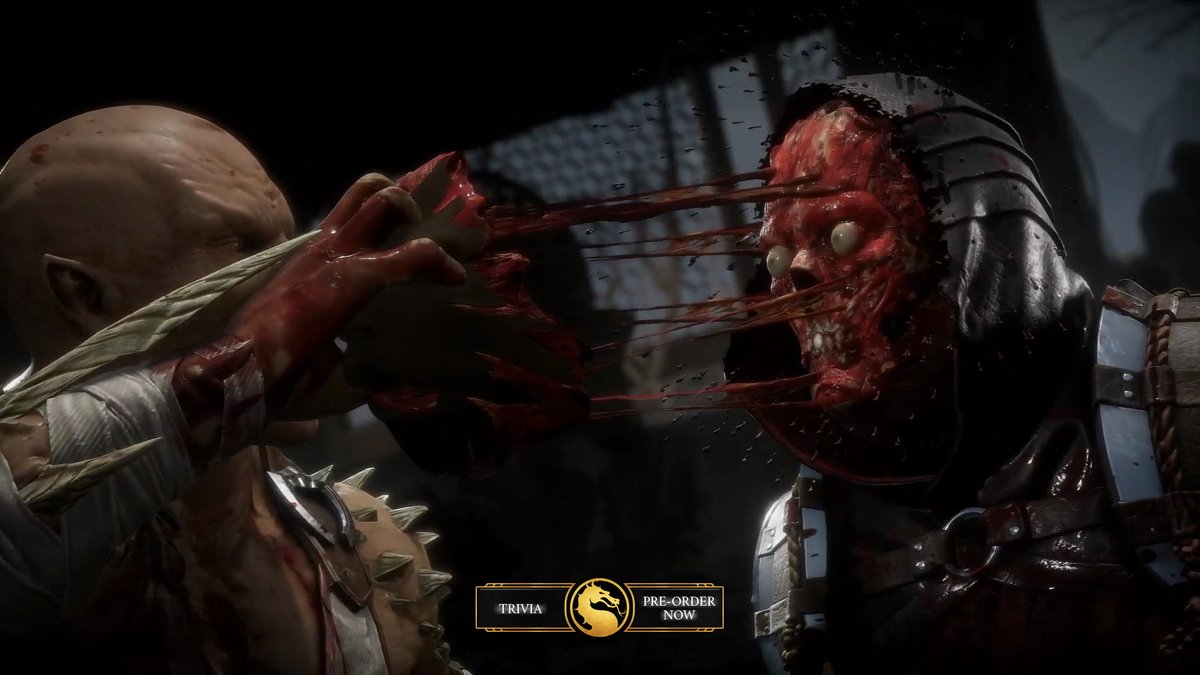Click the golden dragon logo emblem

(x=599, y=607)
